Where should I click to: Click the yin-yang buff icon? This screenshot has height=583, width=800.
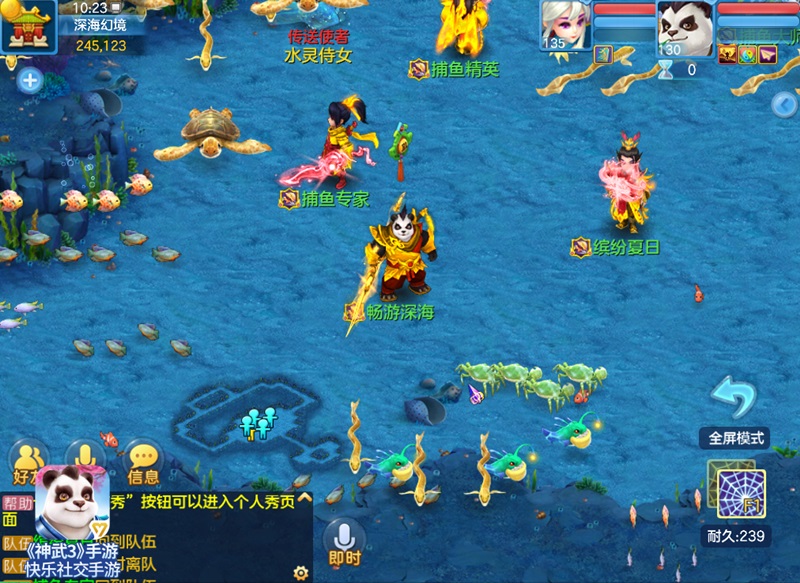click(x=747, y=55)
